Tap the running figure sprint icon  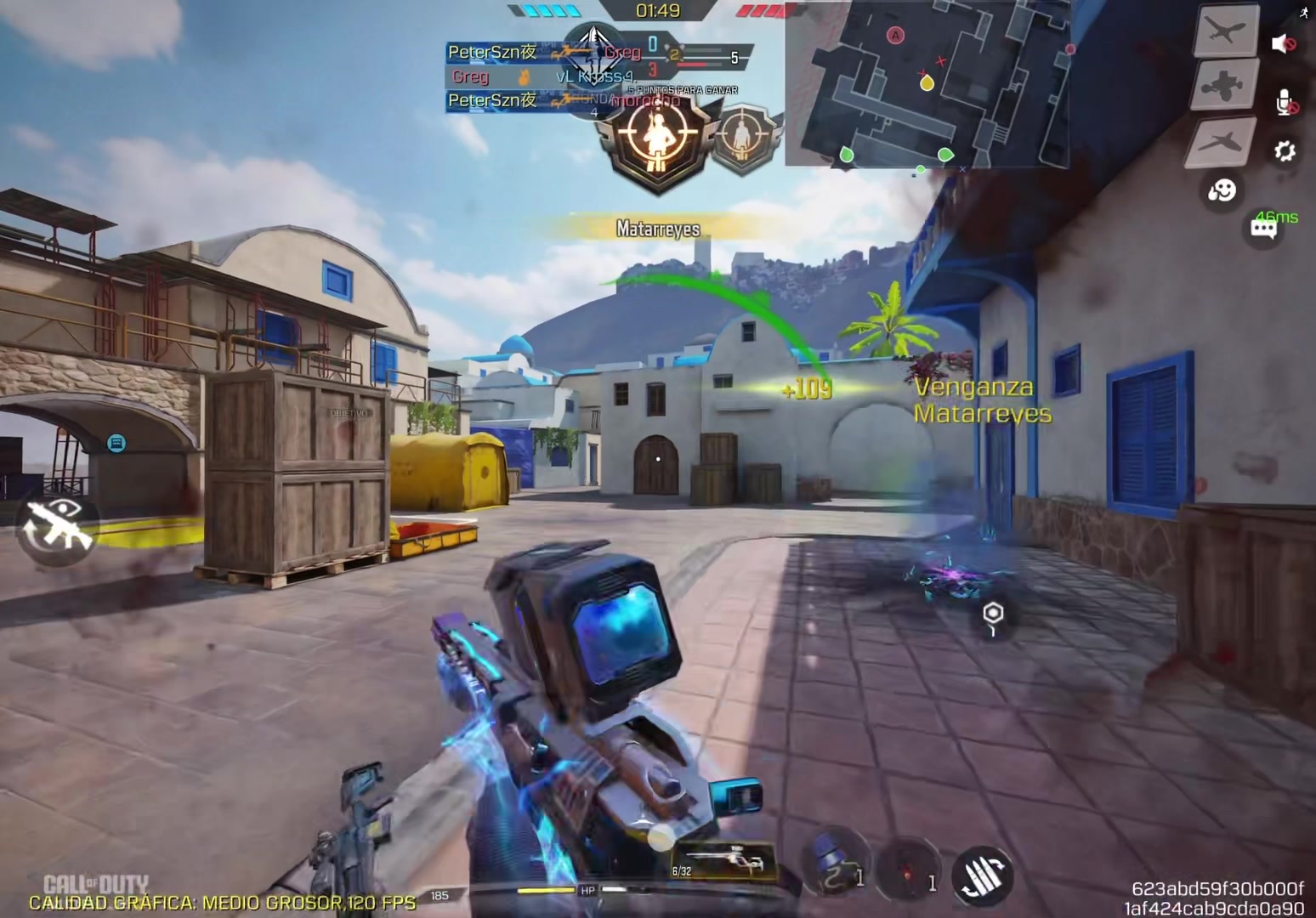point(1305,12)
